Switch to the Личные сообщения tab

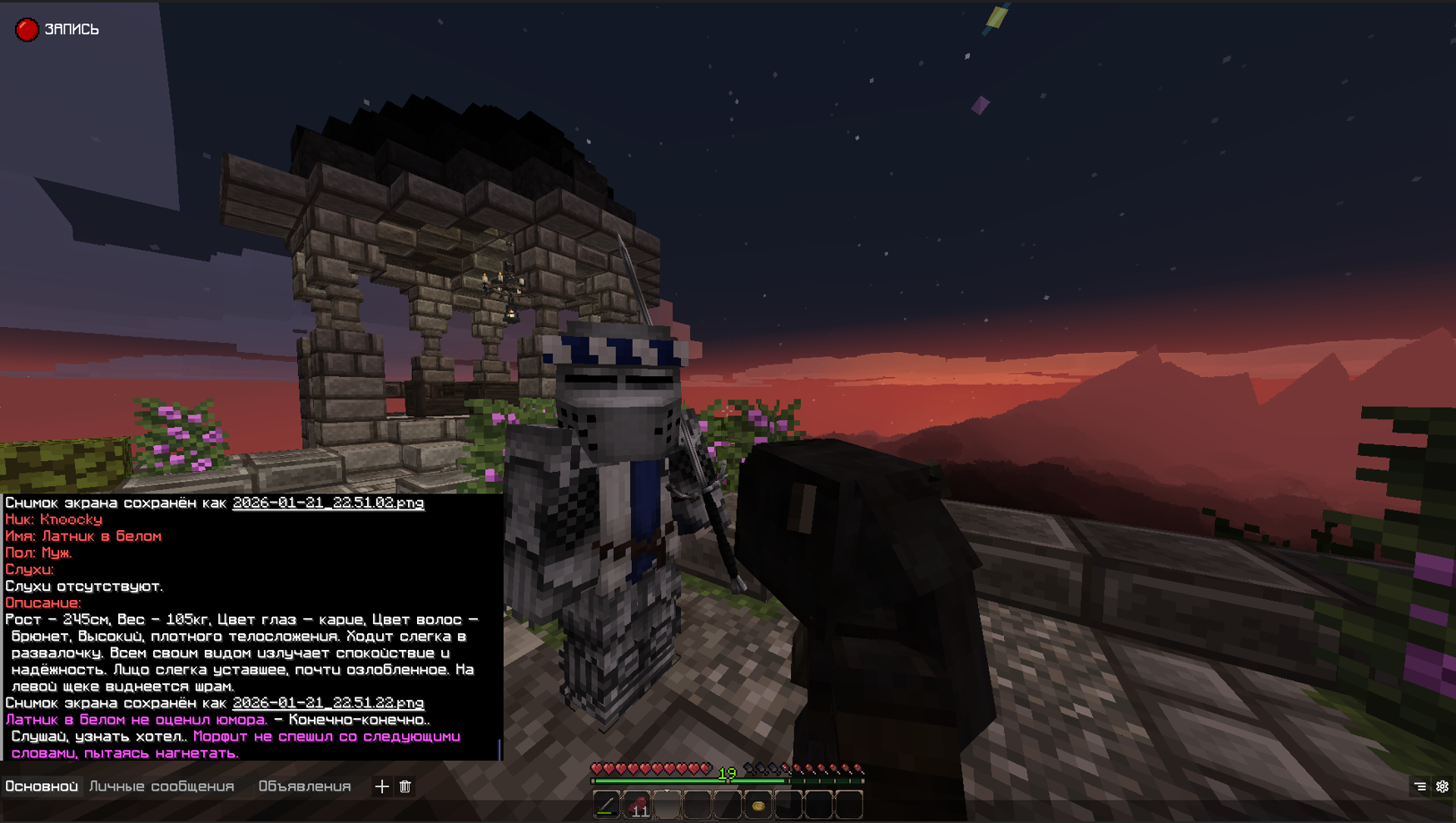162,786
